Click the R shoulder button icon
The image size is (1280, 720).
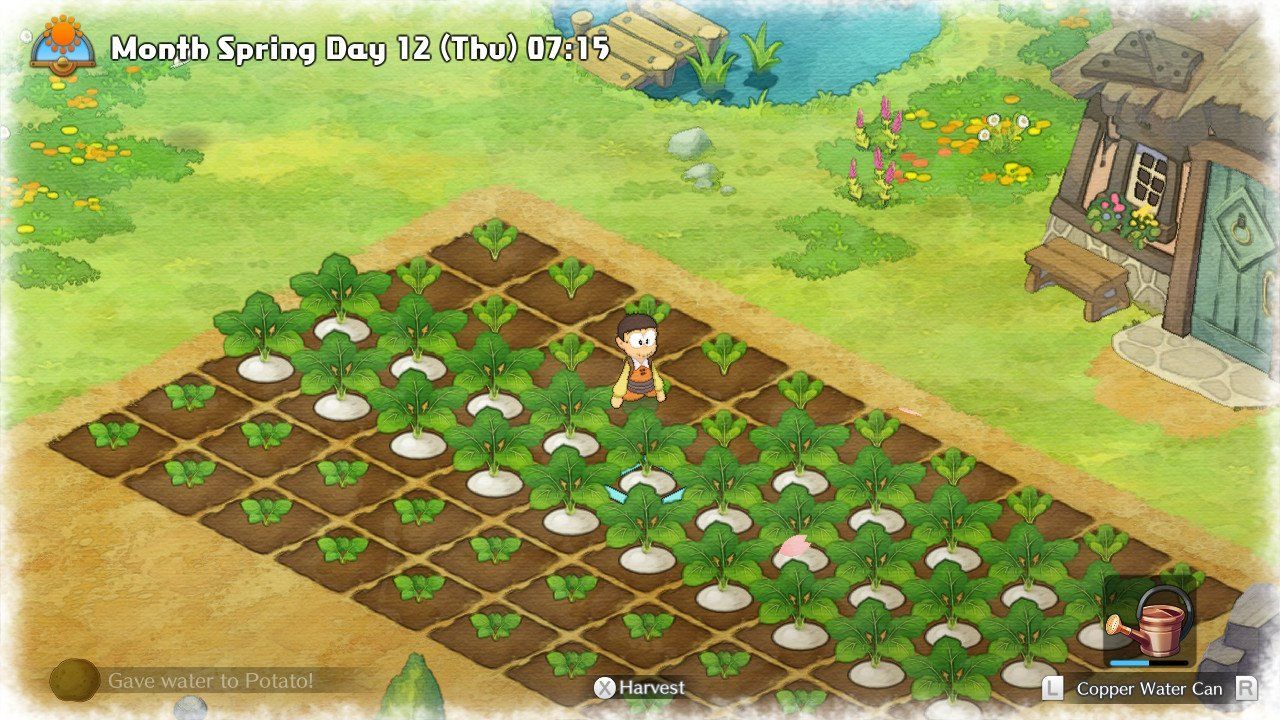tap(1247, 689)
